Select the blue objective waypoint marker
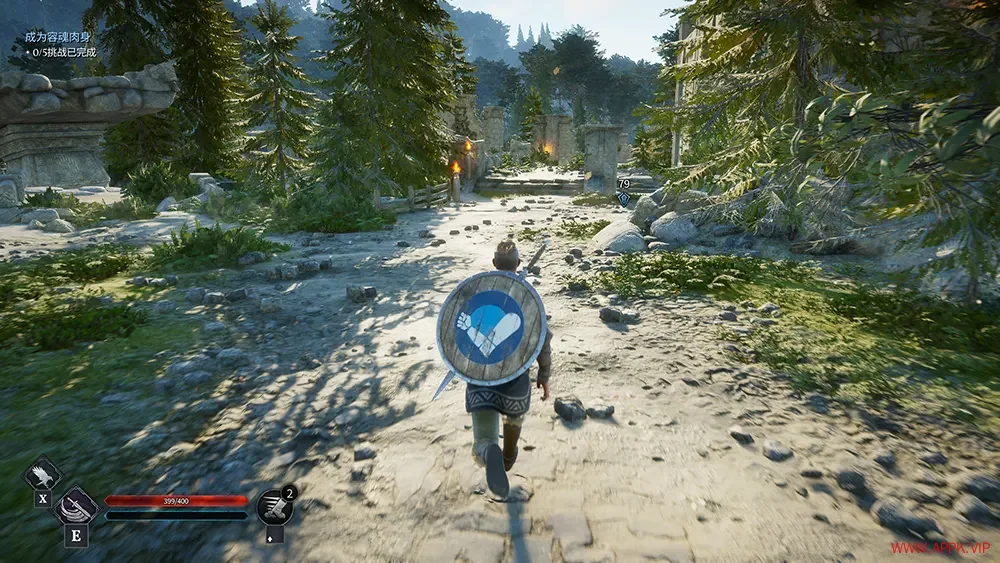1000x563 pixels. coord(624,199)
